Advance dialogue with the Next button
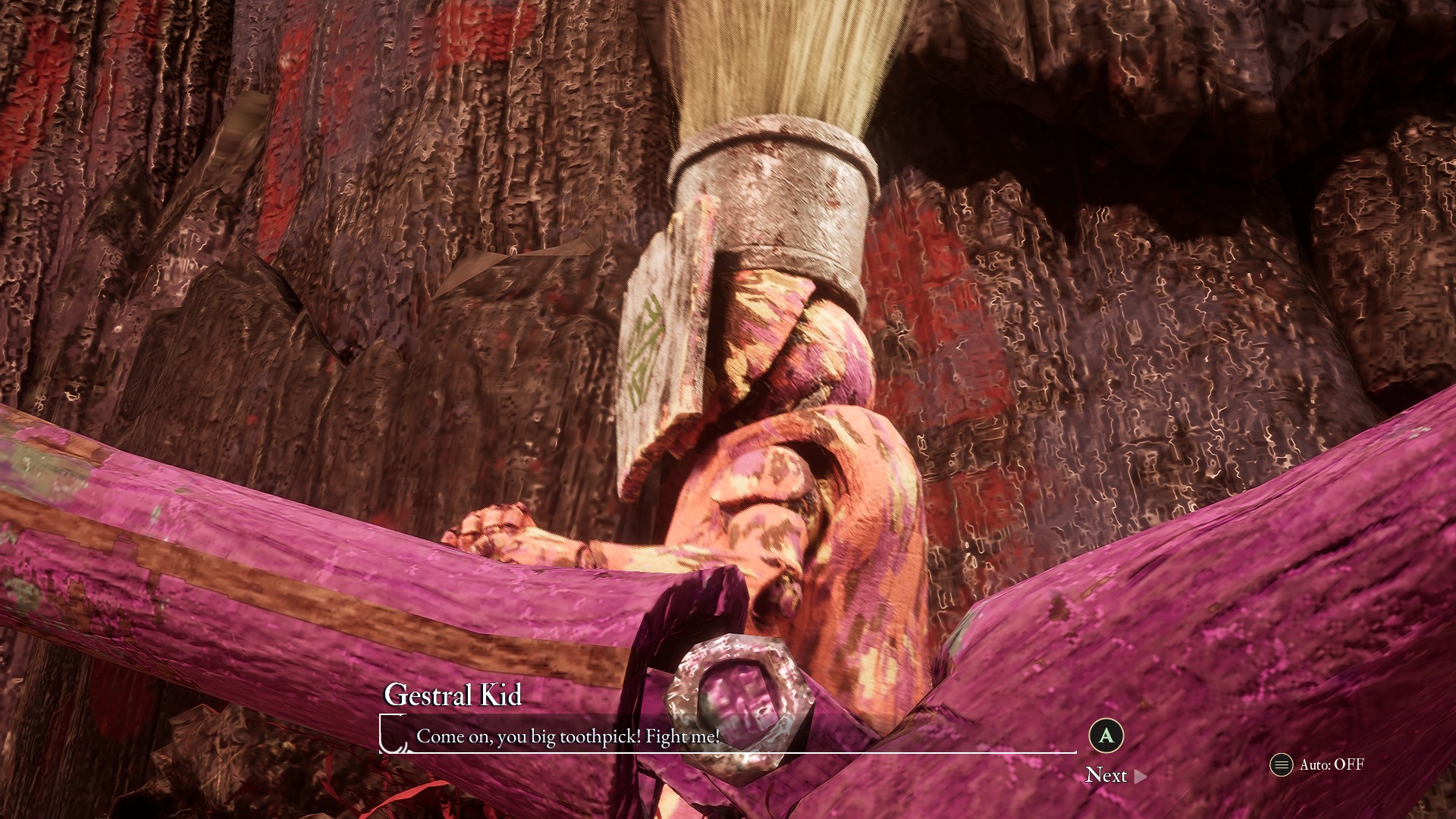This screenshot has width=1456, height=819. click(x=1115, y=775)
